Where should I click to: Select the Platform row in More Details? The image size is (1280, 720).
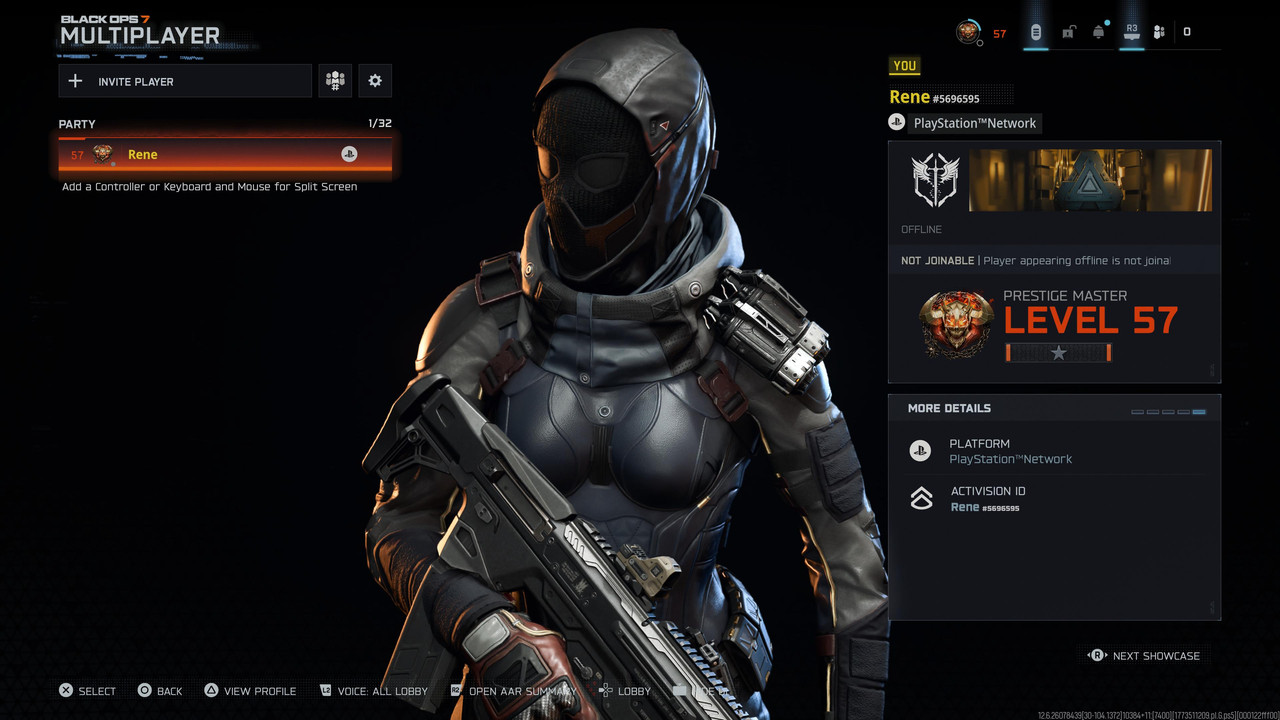point(1054,451)
